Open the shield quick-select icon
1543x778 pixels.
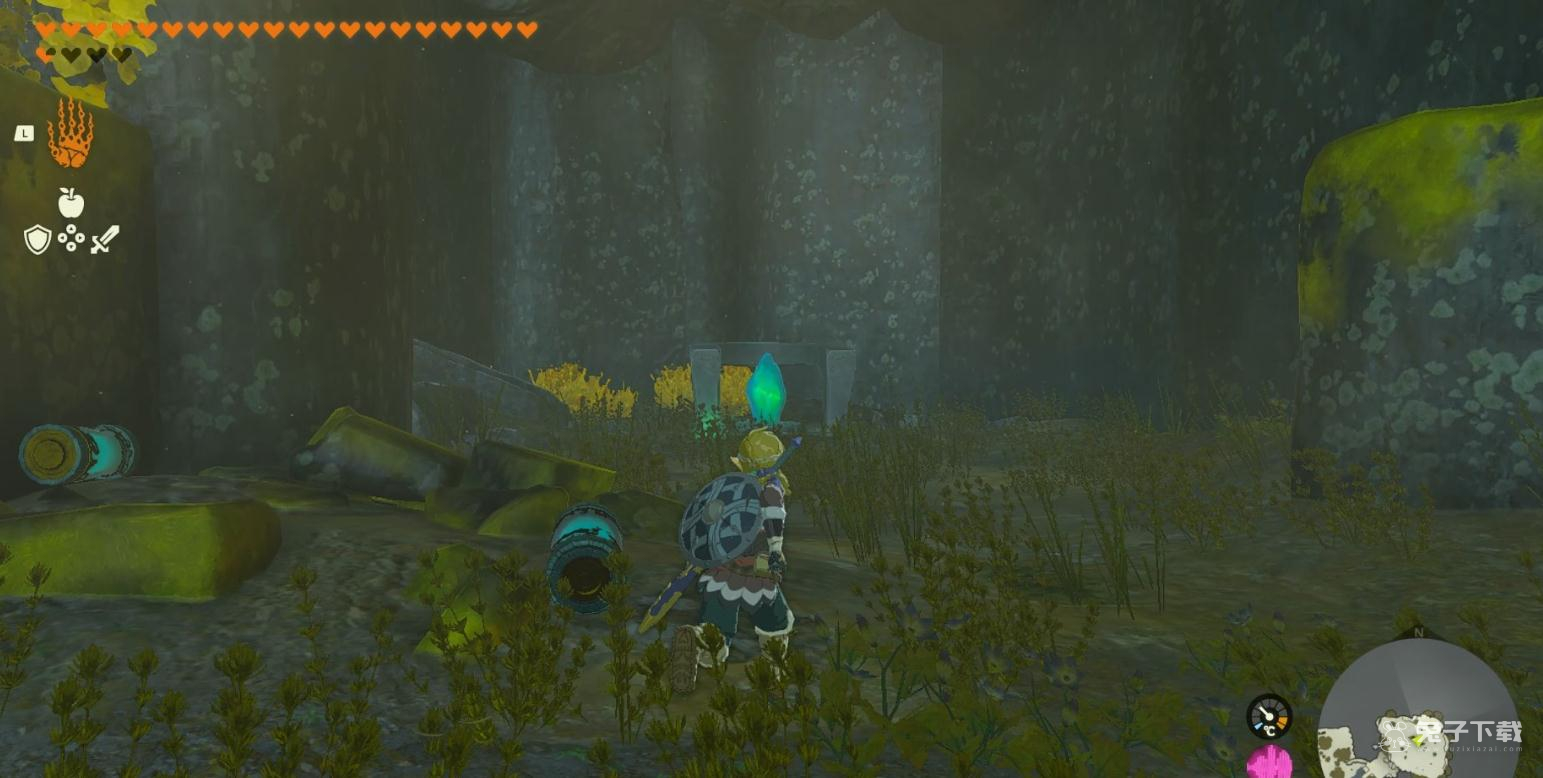coord(37,239)
